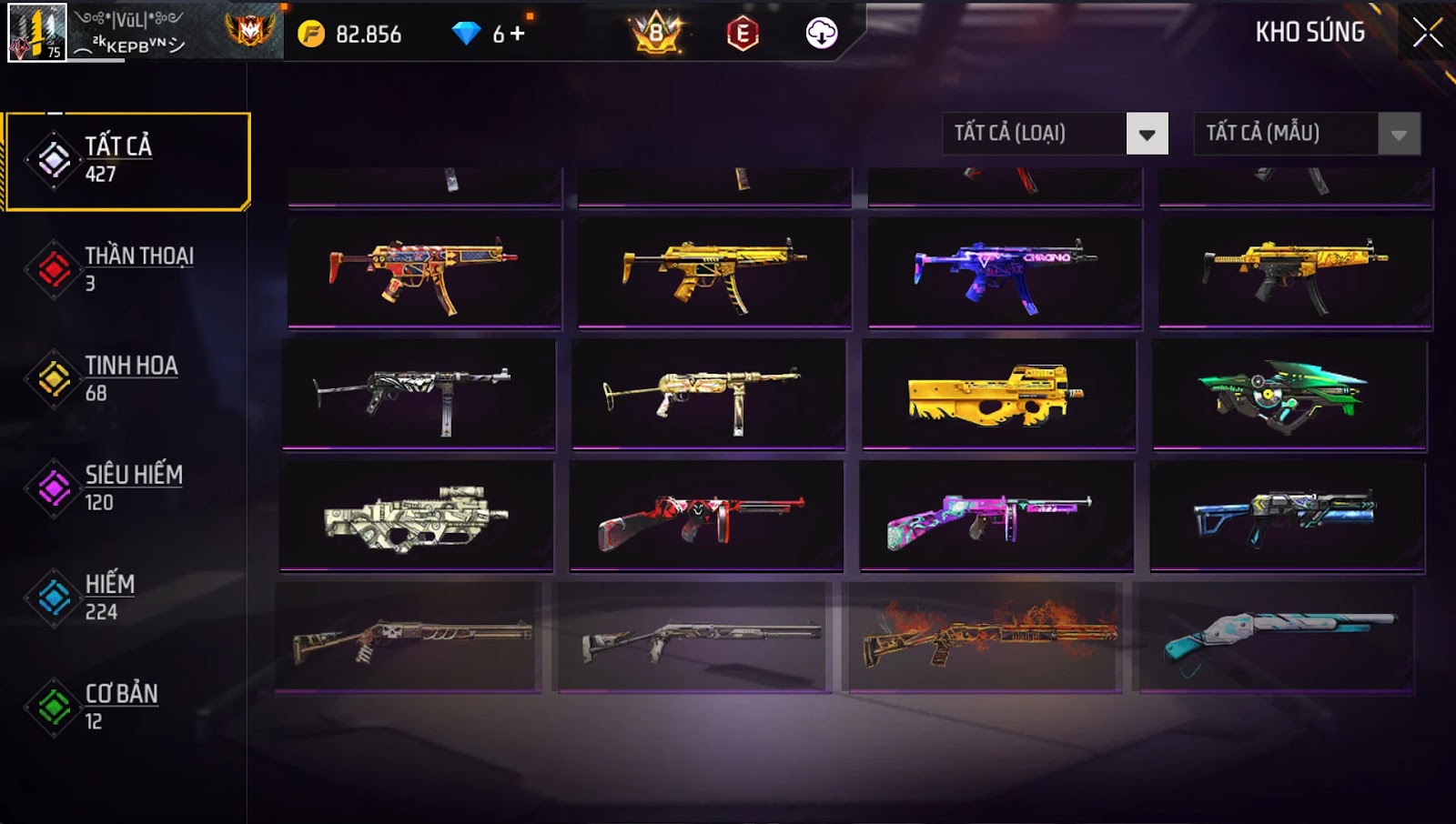Open the player profile avatar
This screenshot has height=824, width=1456.
tap(37, 32)
